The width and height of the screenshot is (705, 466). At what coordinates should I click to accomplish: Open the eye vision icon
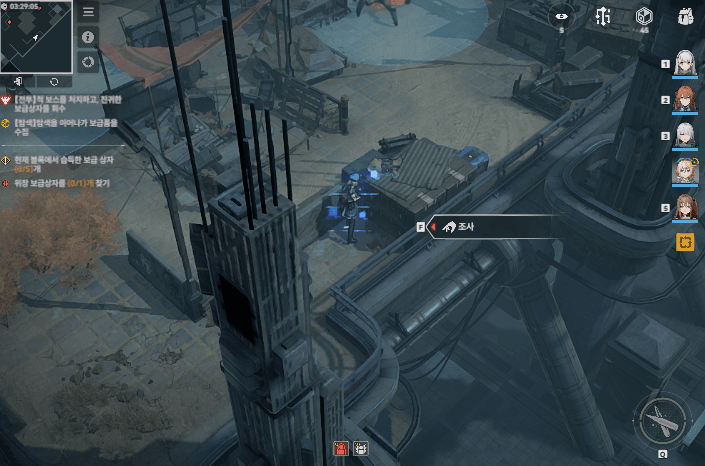click(x=560, y=16)
